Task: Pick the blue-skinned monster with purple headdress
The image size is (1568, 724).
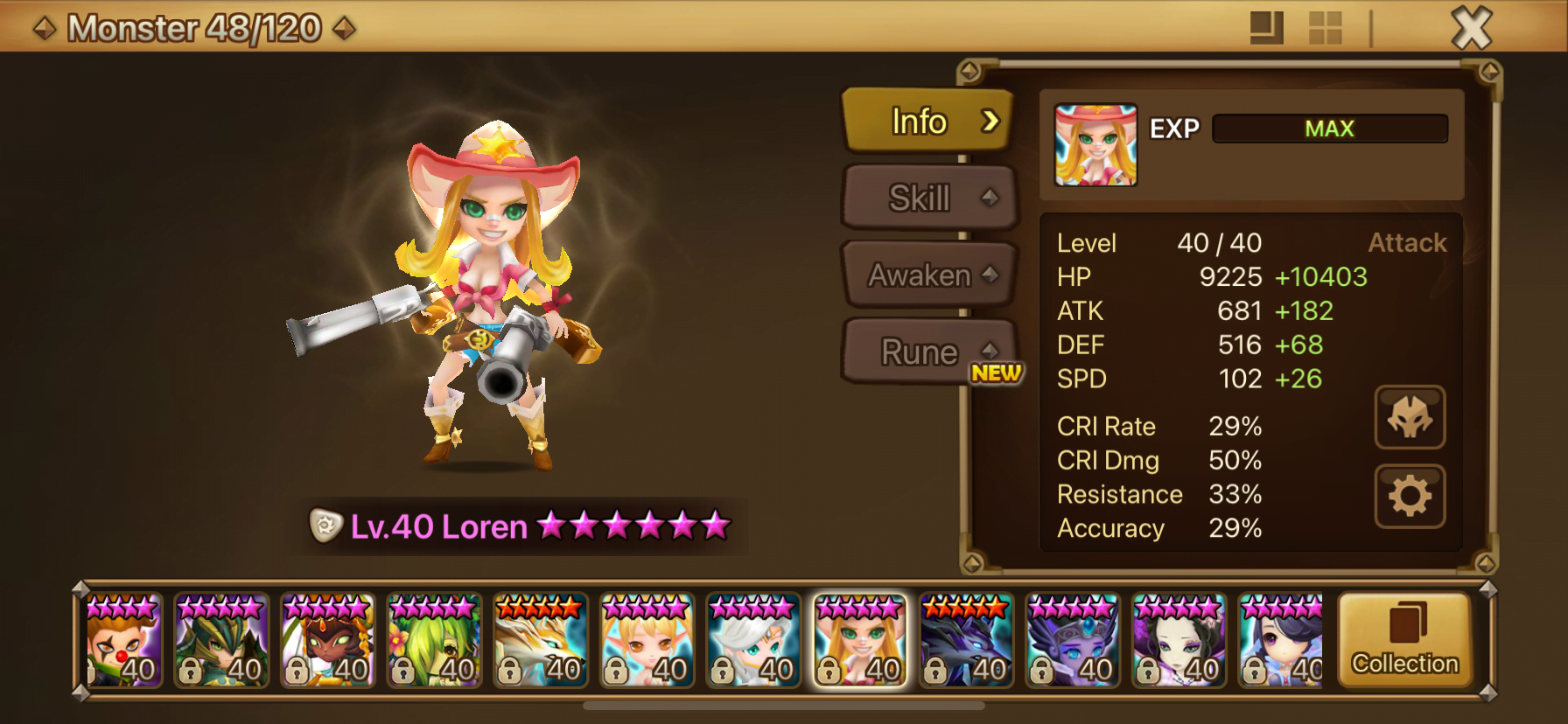Action: point(1073,641)
